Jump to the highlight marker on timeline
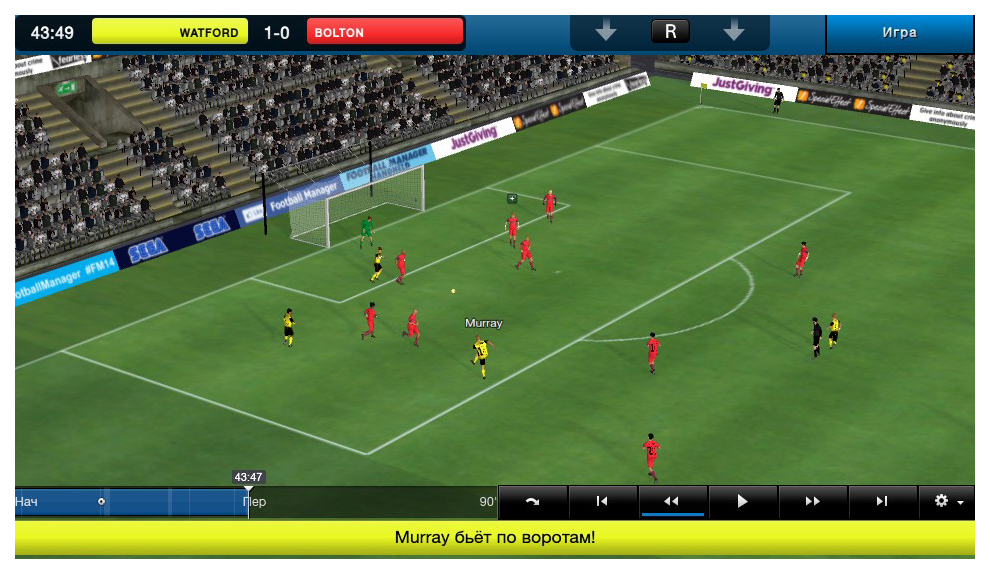Viewport: 990px width, 574px height. point(102,501)
